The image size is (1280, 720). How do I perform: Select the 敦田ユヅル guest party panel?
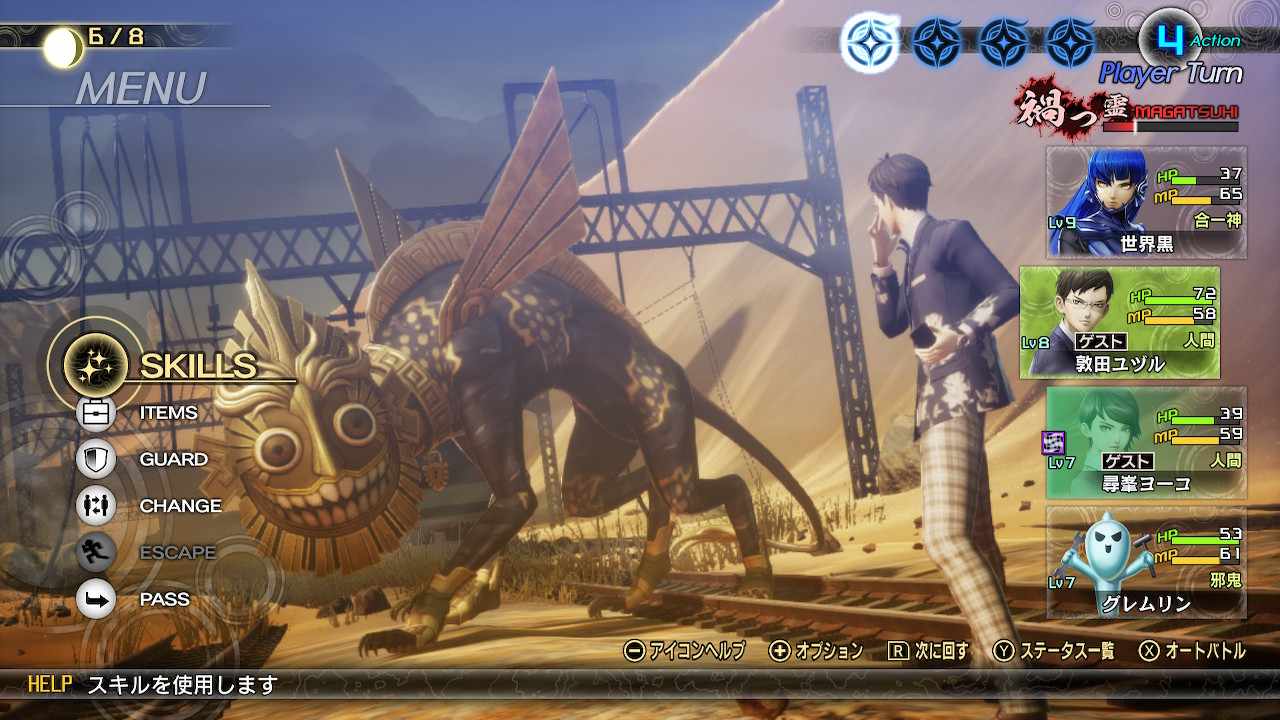point(1120,322)
